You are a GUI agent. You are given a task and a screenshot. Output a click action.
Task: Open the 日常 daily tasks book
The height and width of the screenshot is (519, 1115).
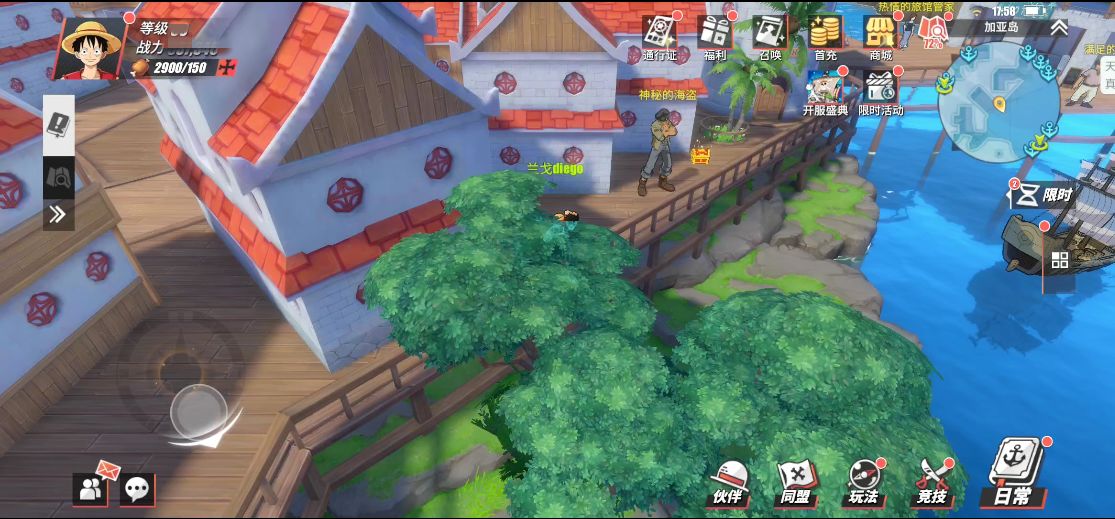click(x=1016, y=472)
